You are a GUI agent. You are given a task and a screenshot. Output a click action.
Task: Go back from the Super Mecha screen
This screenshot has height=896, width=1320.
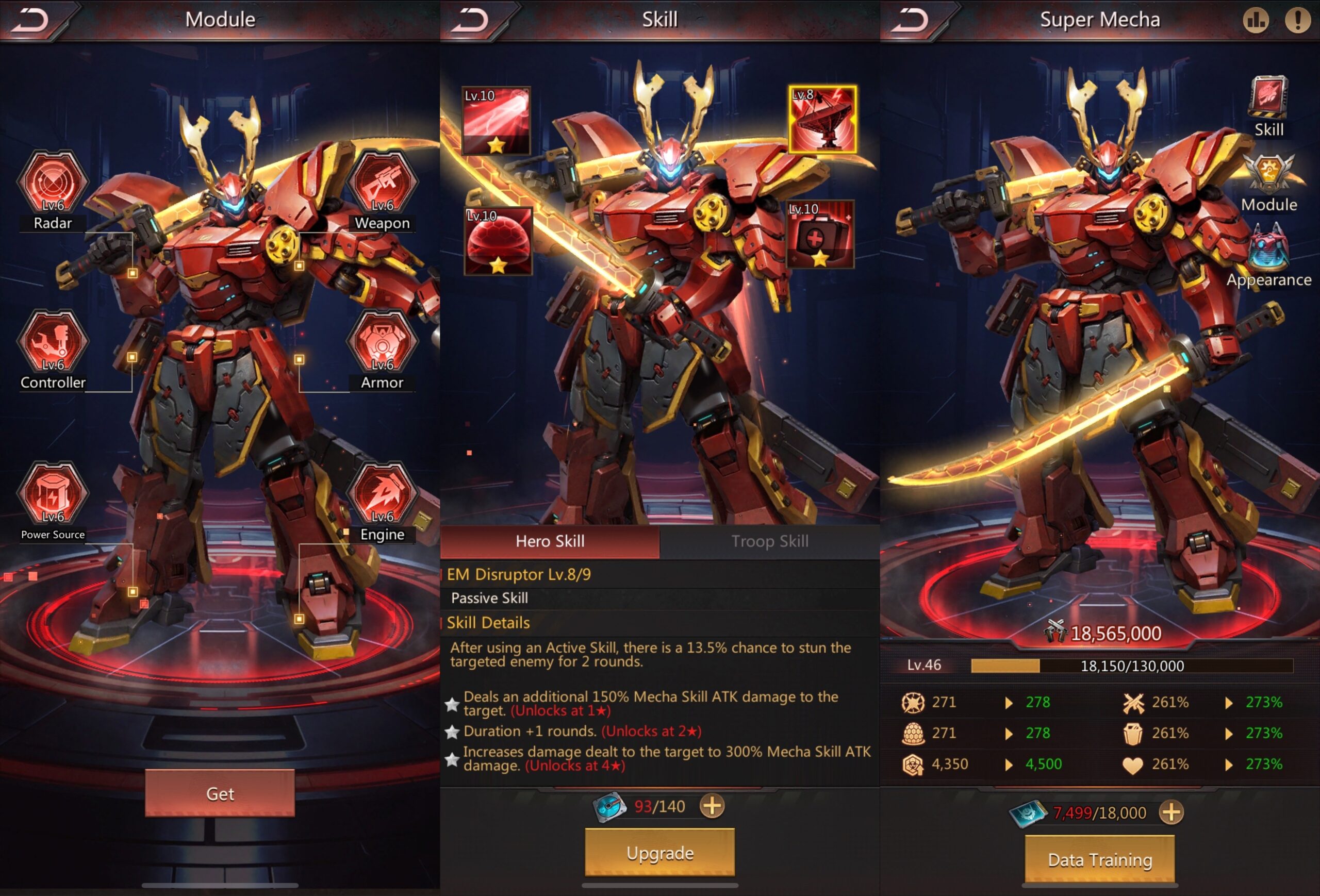click(x=910, y=21)
